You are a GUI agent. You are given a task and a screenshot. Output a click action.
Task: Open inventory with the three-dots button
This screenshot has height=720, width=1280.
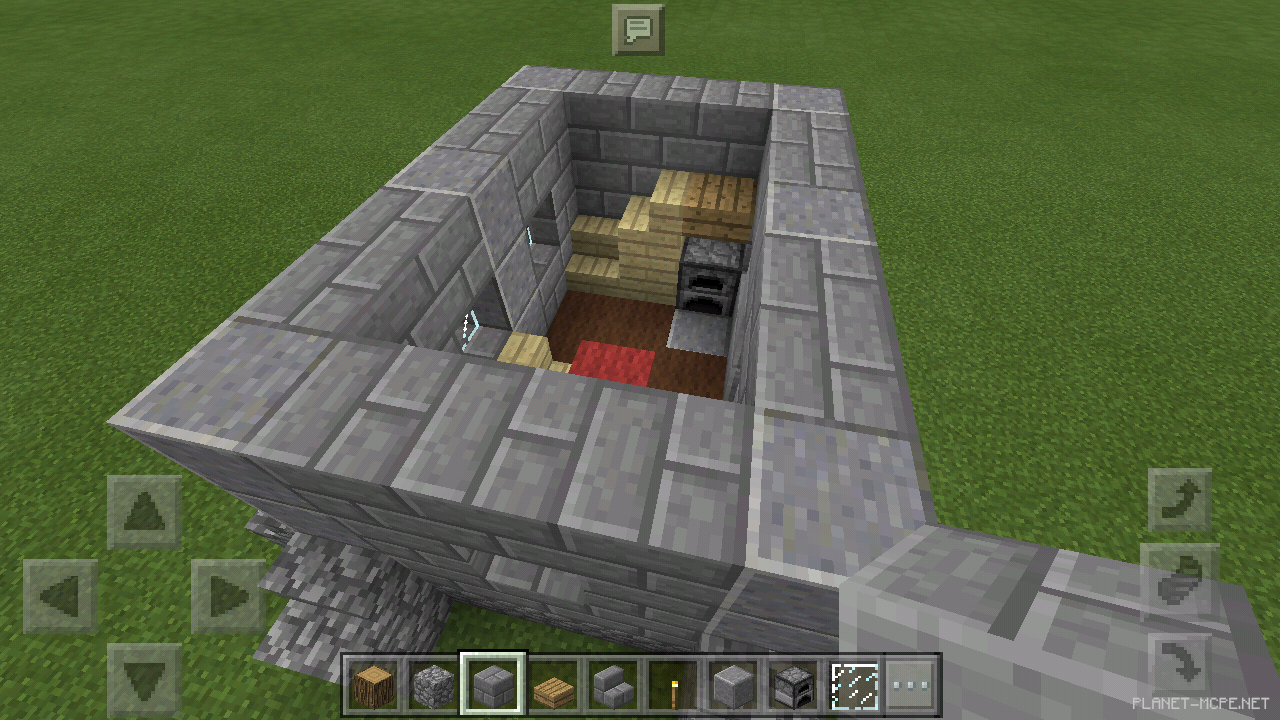click(x=911, y=685)
